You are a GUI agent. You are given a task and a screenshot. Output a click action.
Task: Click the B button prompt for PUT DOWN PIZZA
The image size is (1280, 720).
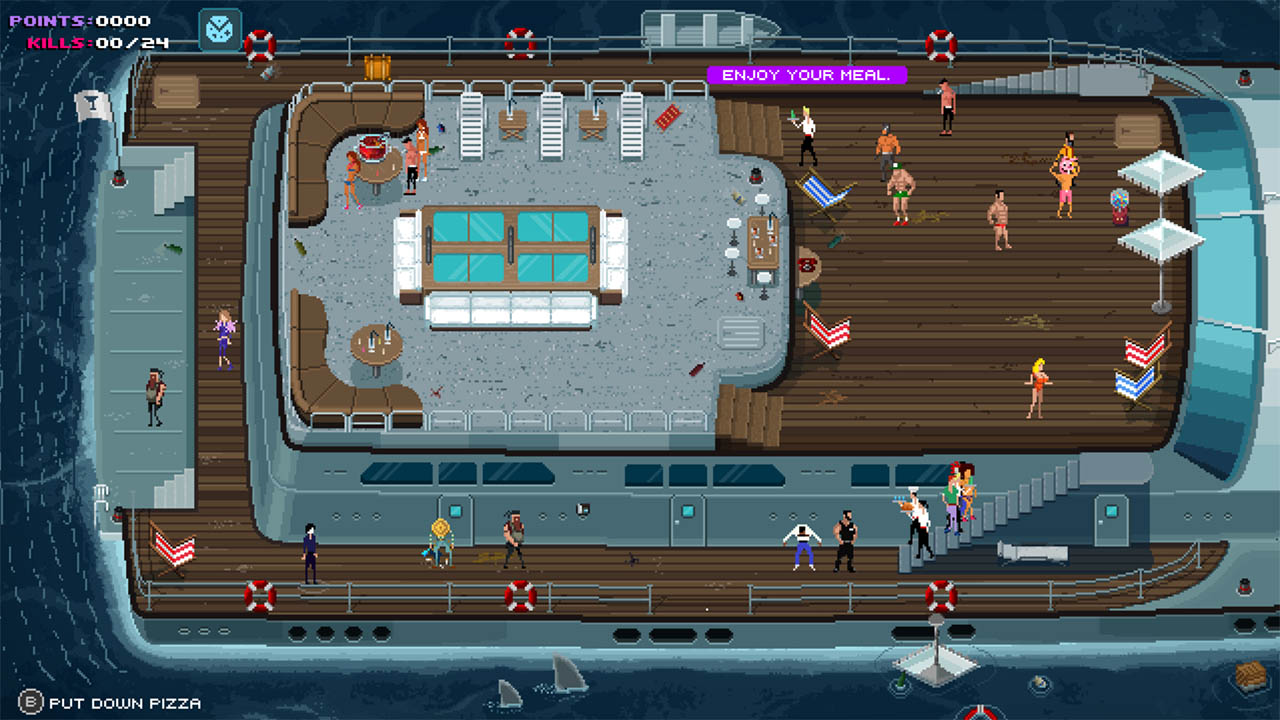point(32,703)
